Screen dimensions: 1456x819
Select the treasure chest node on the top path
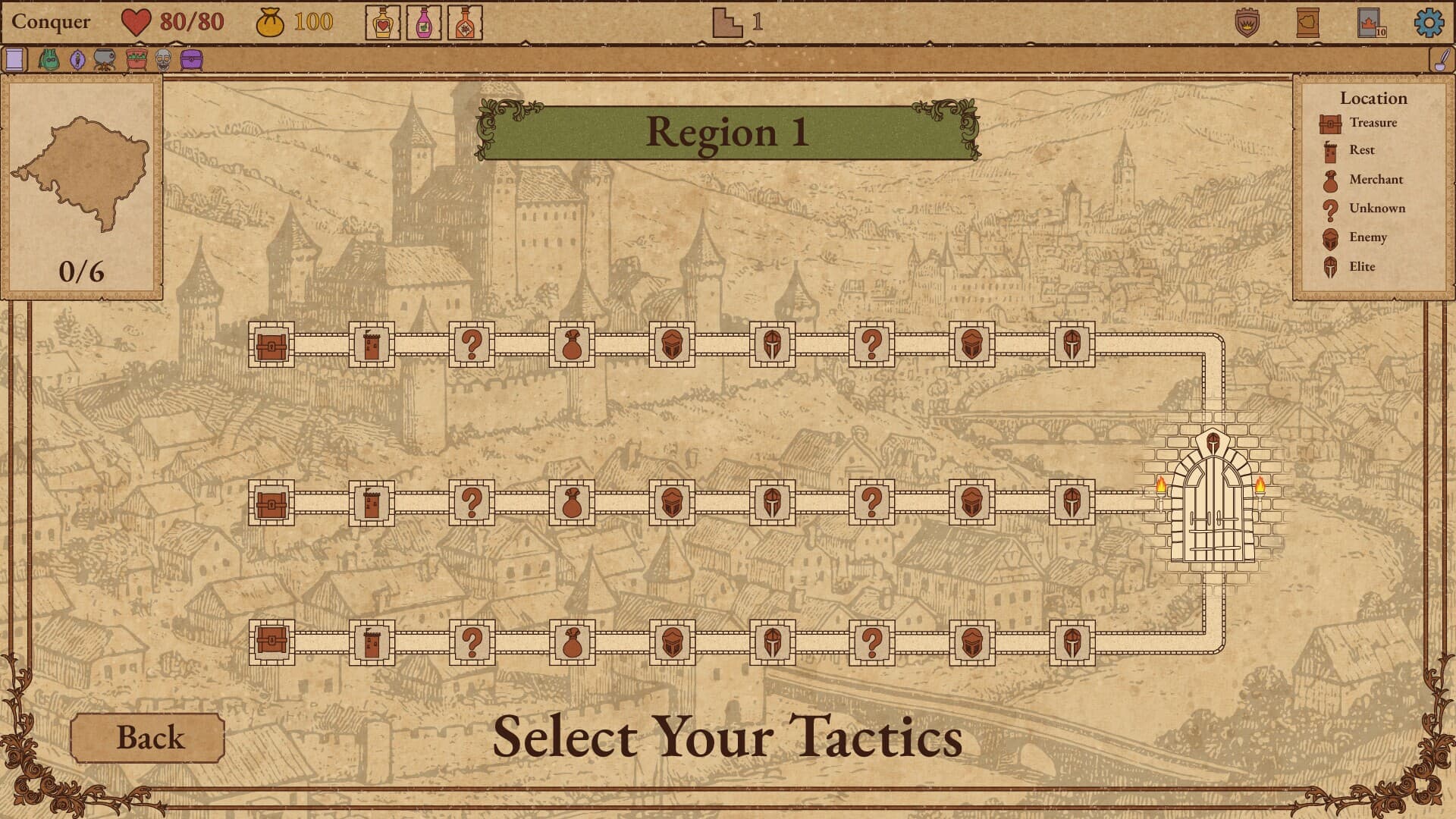click(271, 345)
